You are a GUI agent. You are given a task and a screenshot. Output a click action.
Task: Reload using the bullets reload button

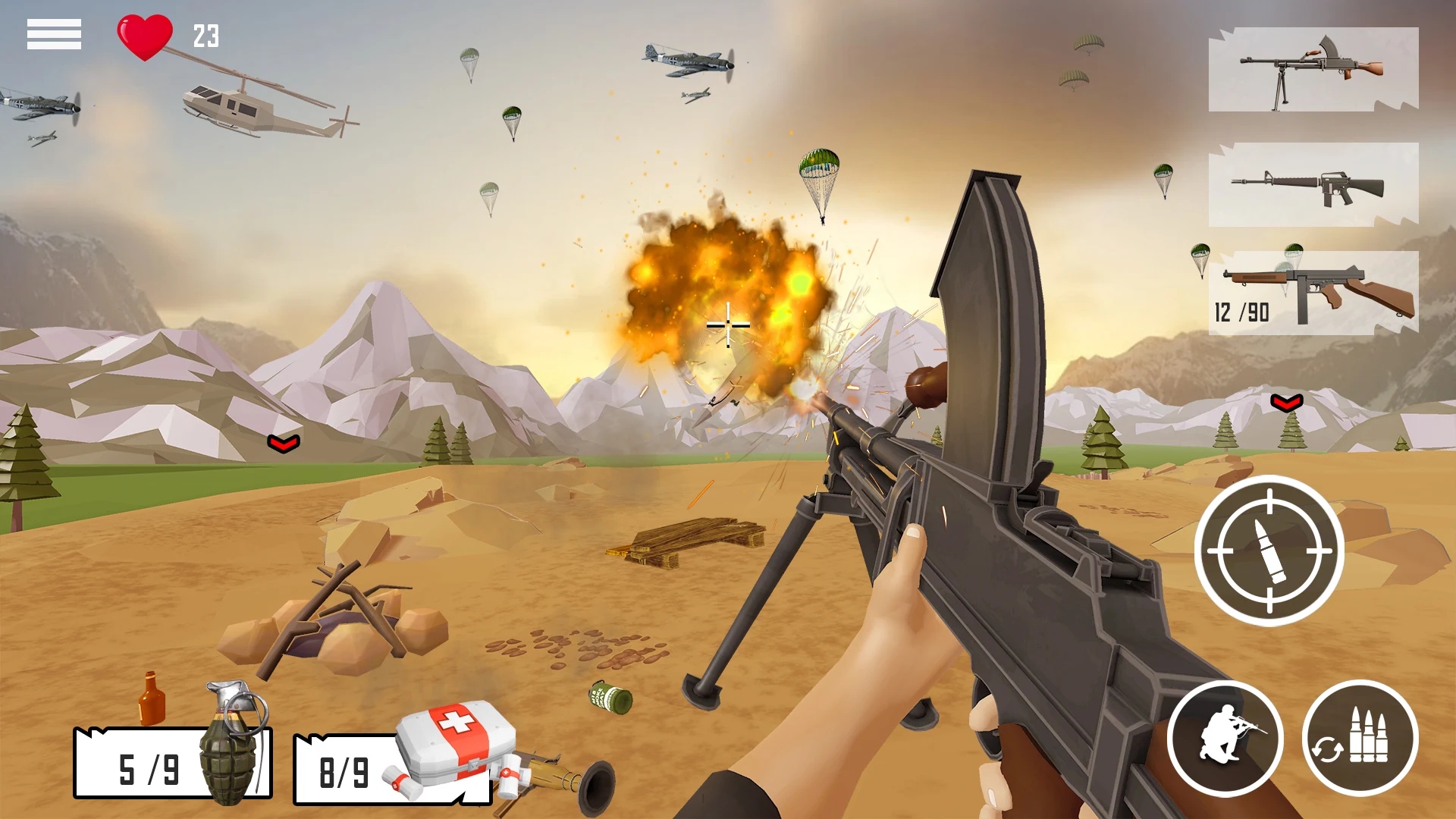click(1360, 738)
